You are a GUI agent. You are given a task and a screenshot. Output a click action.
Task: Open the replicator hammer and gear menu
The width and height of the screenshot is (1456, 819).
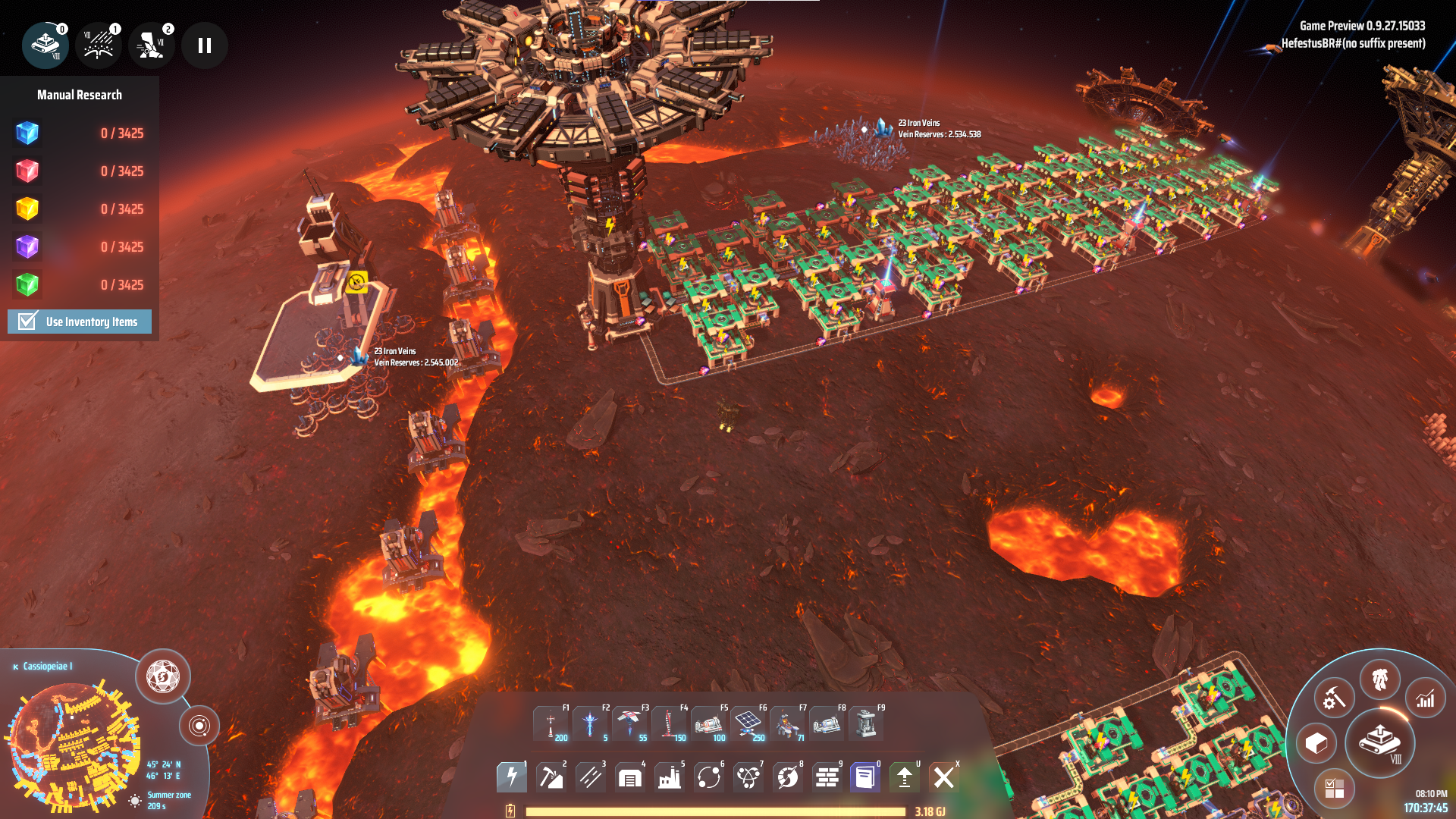[x=1334, y=698]
